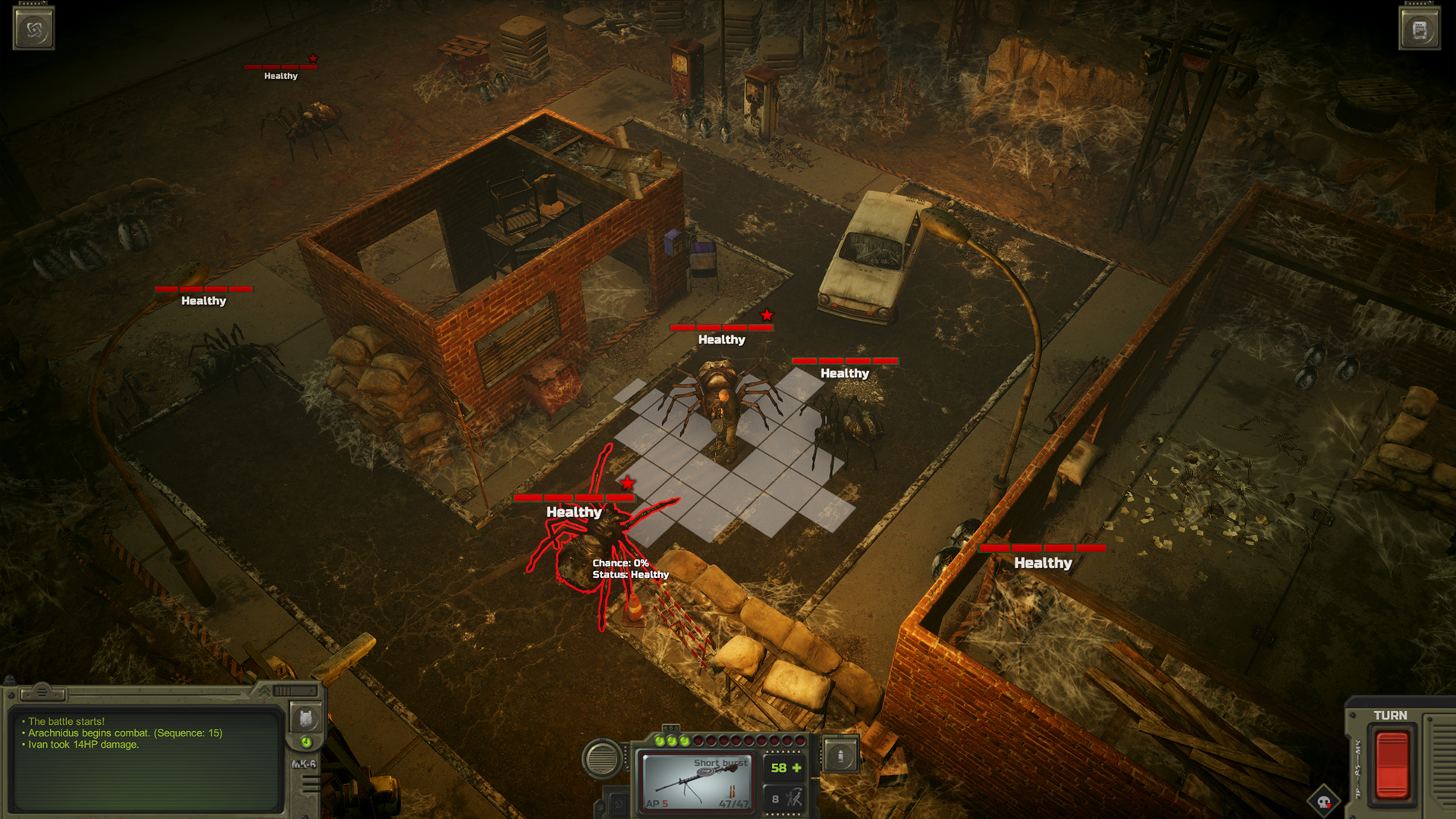This screenshot has width=1456, height=819.
Task: Toggle the first green action point light
Action: pos(659,740)
